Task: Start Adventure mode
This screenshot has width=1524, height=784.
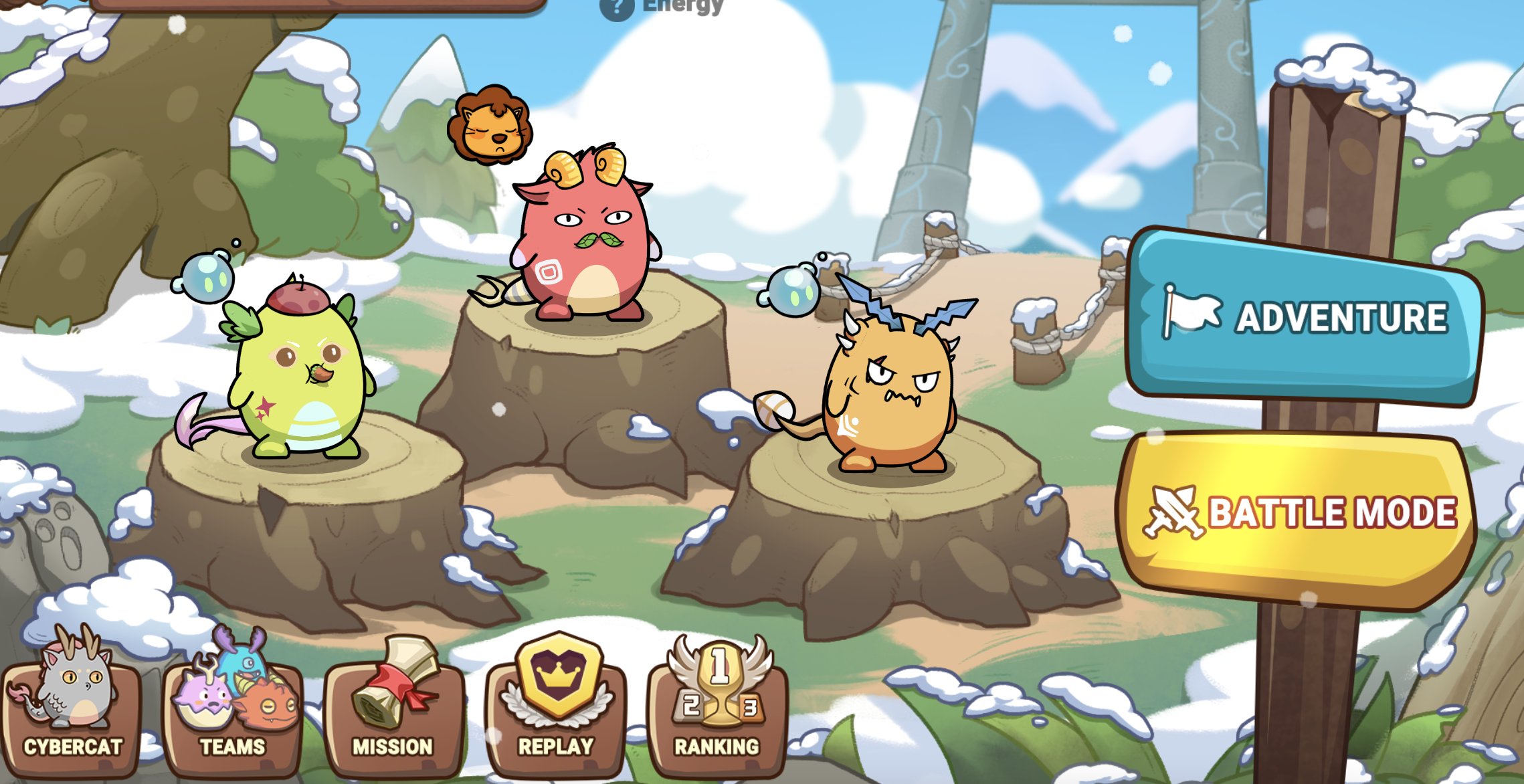Action: click(1305, 317)
